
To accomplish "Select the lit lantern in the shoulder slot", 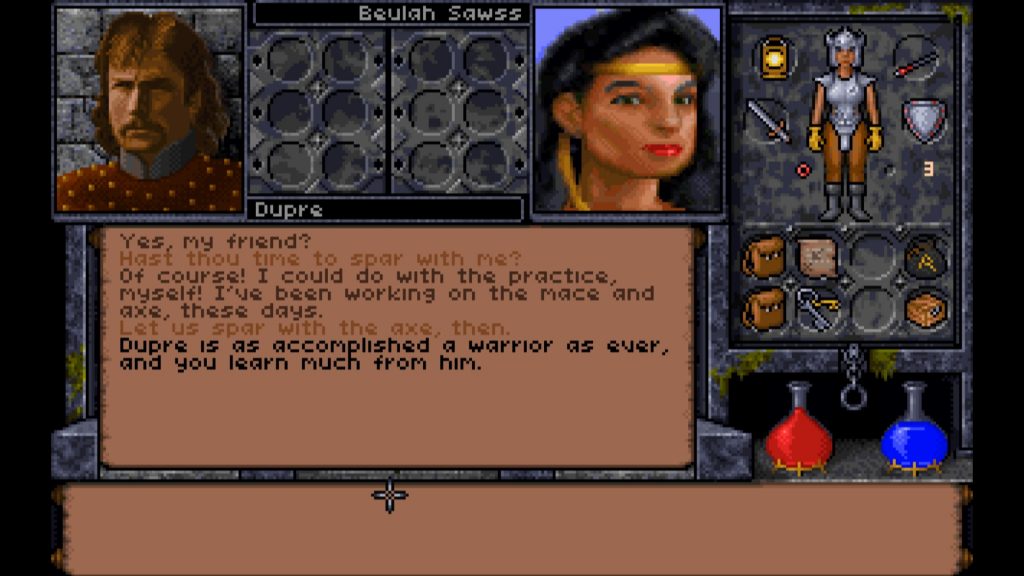I will point(772,58).
